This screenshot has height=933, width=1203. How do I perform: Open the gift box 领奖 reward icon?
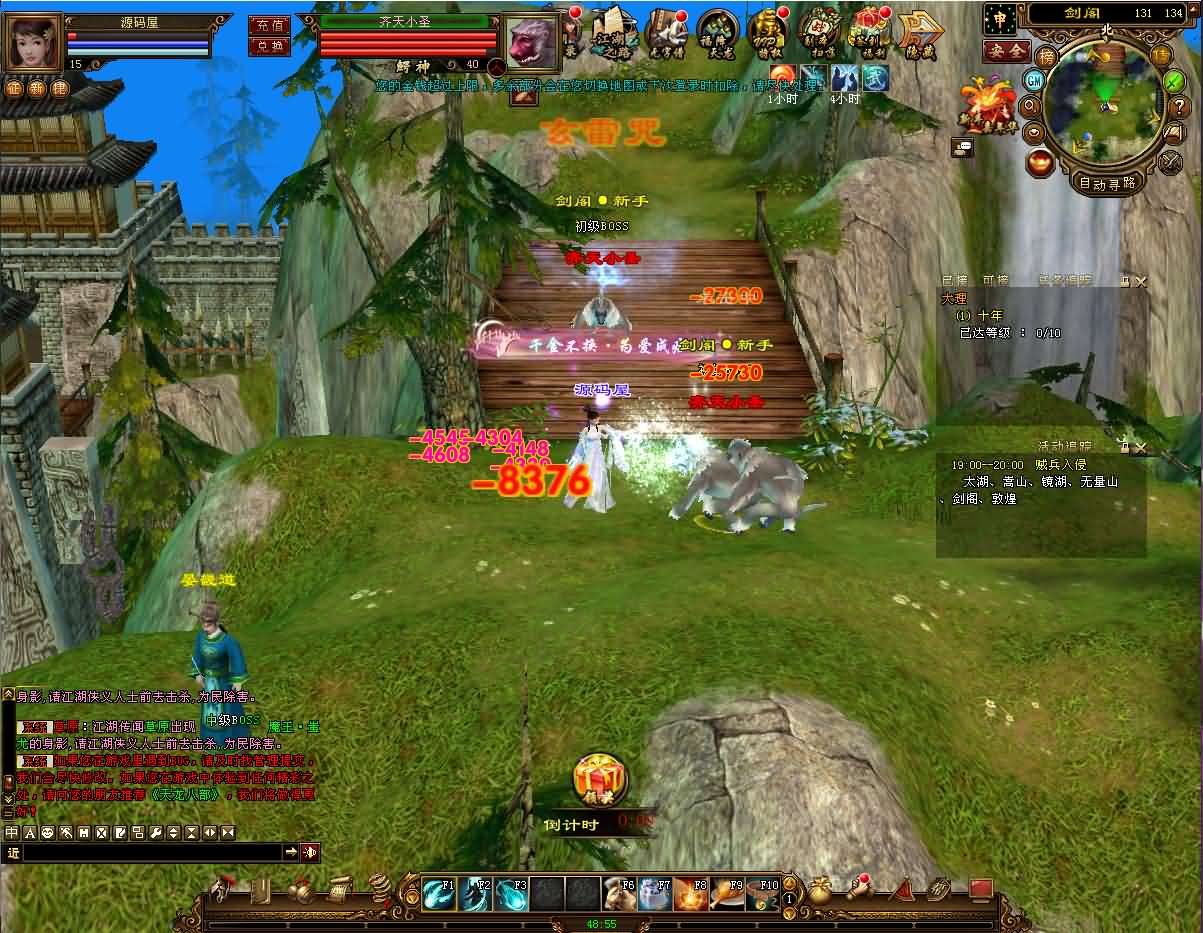click(x=600, y=782)
